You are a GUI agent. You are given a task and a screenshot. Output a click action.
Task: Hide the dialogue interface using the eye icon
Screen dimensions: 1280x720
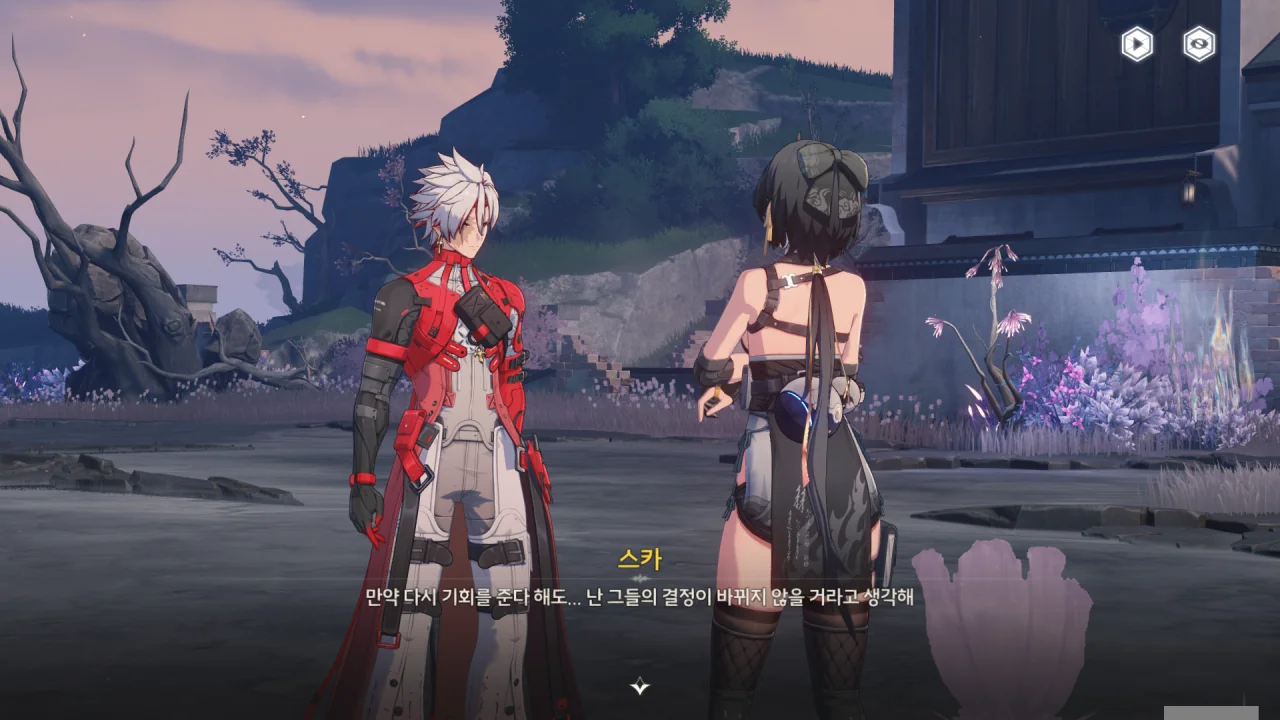(x=1198, y=44)
